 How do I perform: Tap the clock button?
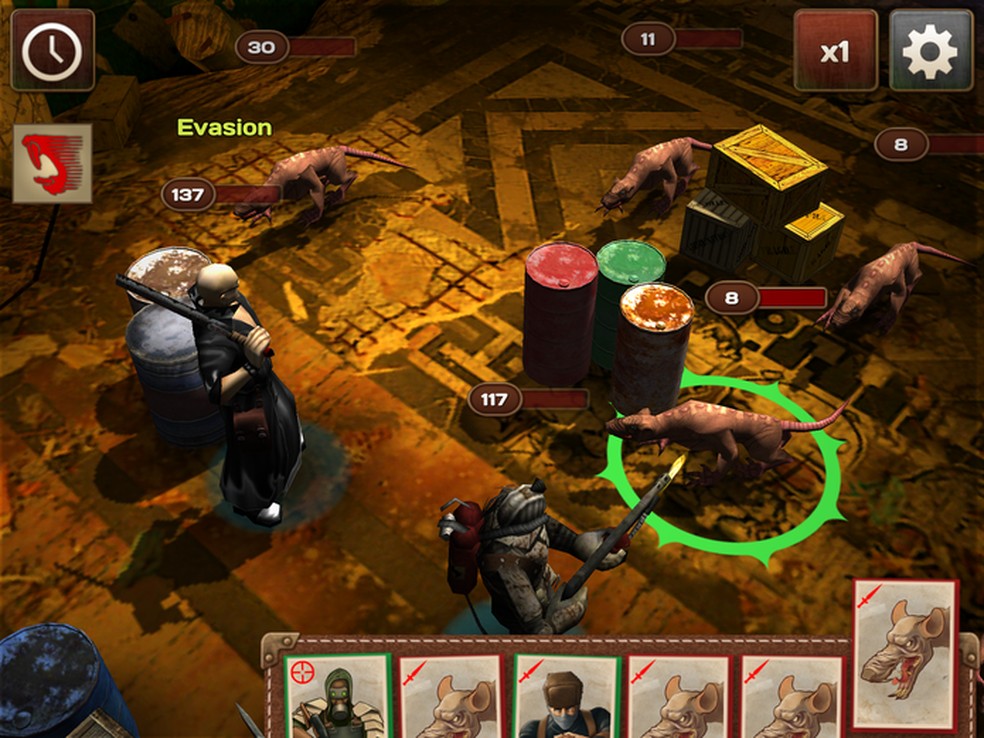pos(52,51)
